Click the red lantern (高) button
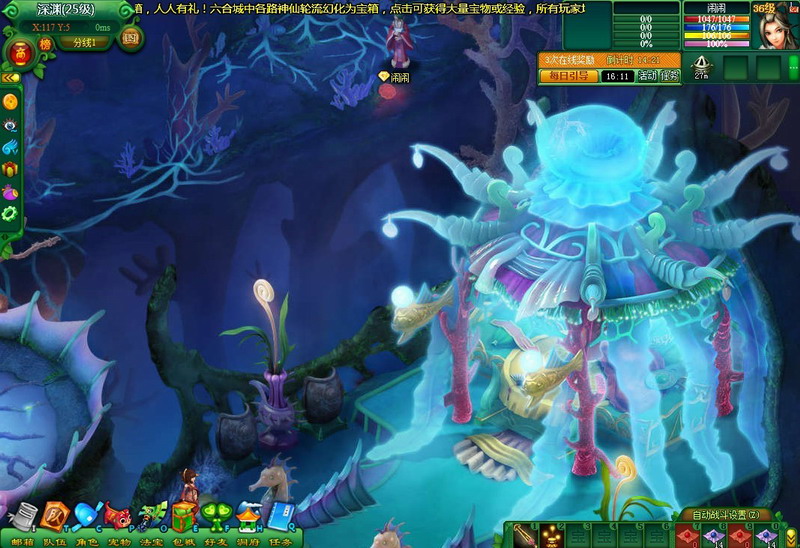Screen dimensions: 800x548 tap(19, 52)
